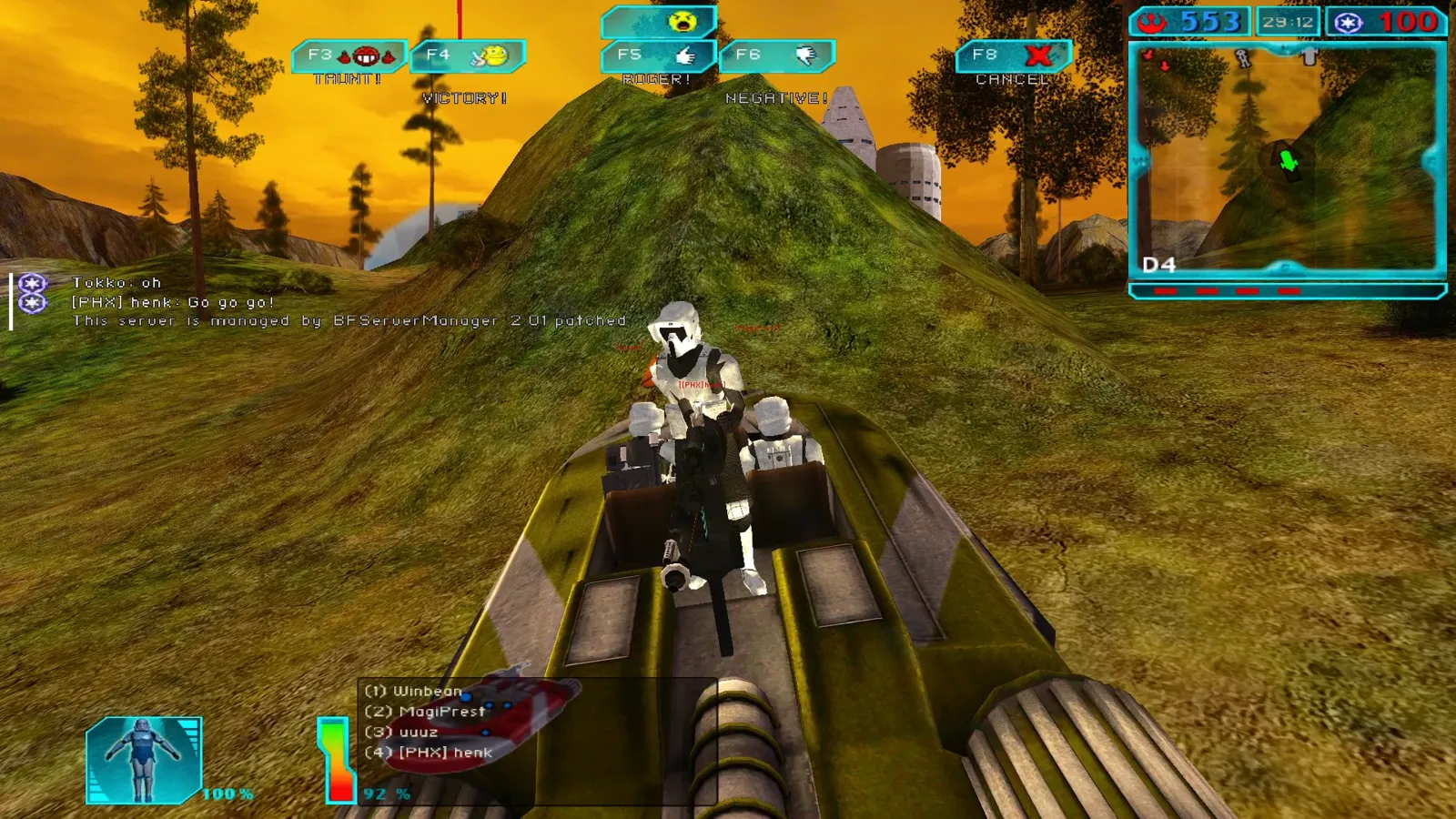Viewport: 1456px width, 819px height.
Task: Select the green player arrow on minimap
Action: click(x=1288, y=161)
